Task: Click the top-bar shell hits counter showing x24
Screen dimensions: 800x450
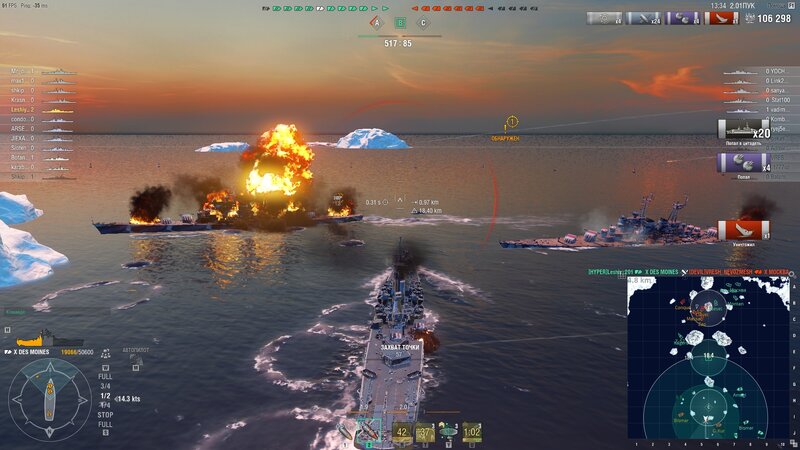Action: tap(648, 18)
